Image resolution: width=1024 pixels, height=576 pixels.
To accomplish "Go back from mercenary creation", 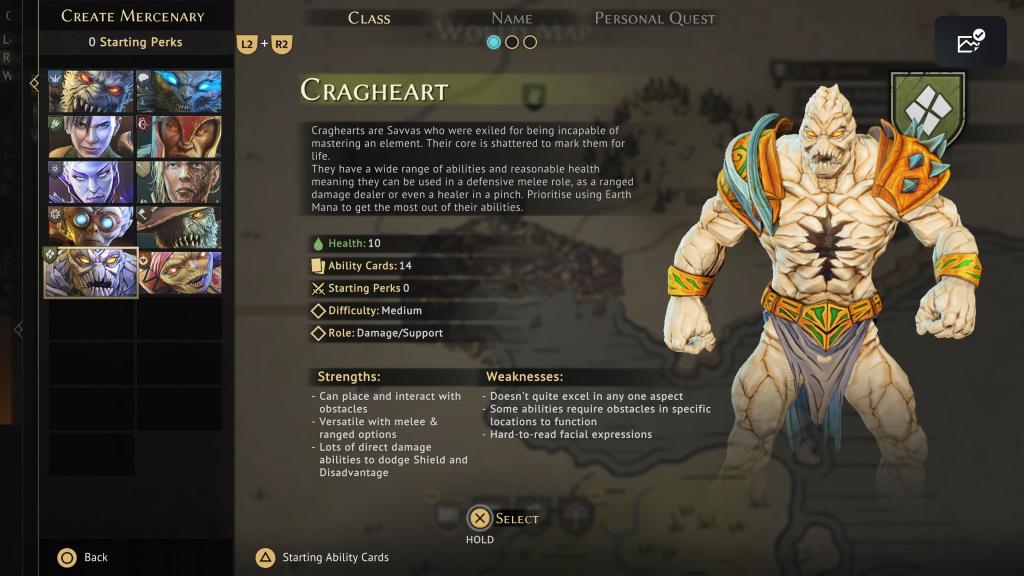I will point(68,557).
